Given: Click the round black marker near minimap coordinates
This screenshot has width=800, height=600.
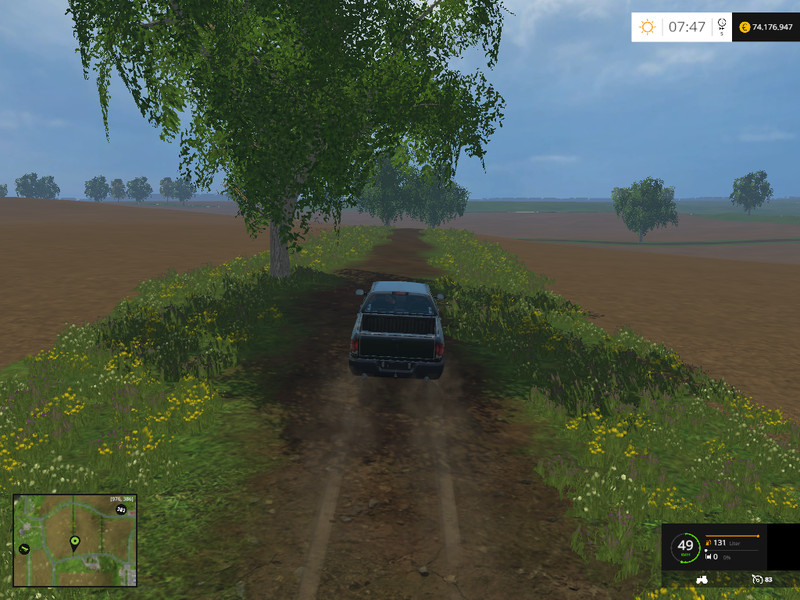Looking at the screenshot, I should coord(121,509).
